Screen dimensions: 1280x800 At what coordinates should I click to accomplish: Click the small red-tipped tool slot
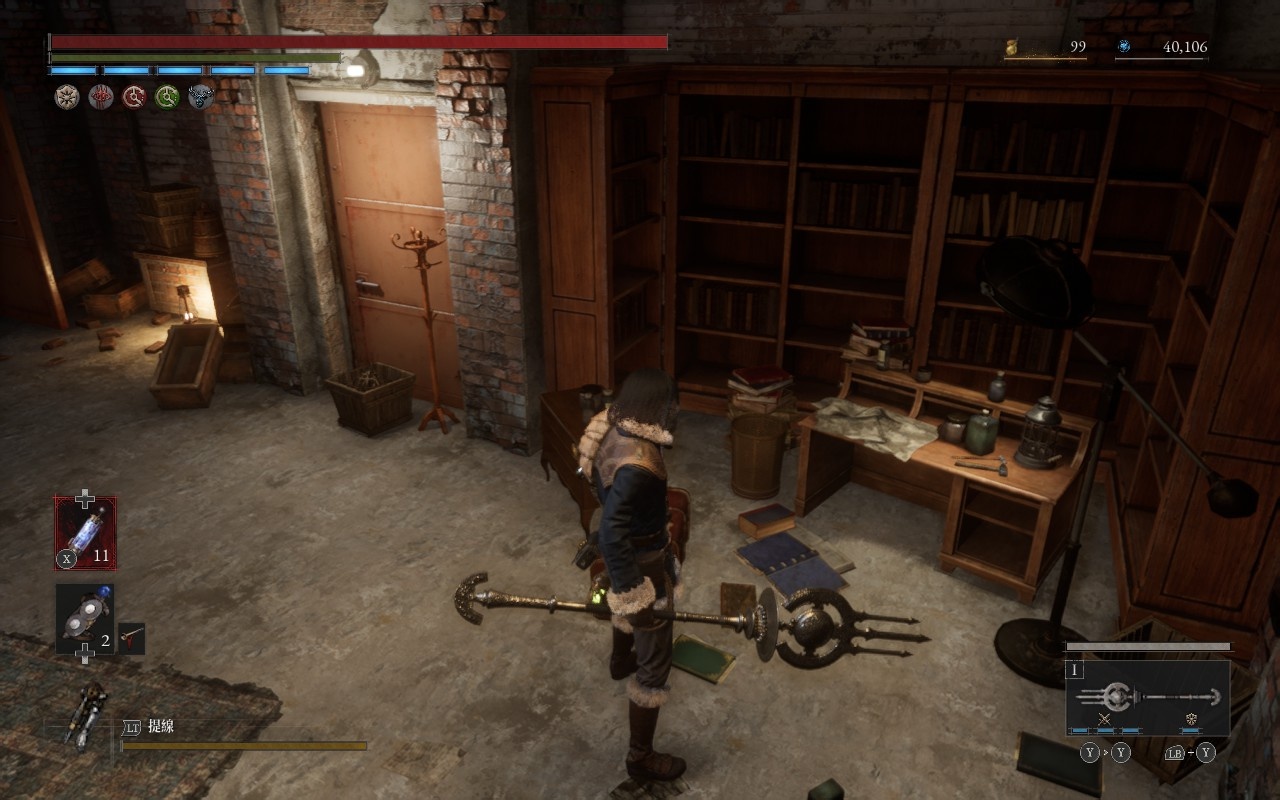click(132, 637)
